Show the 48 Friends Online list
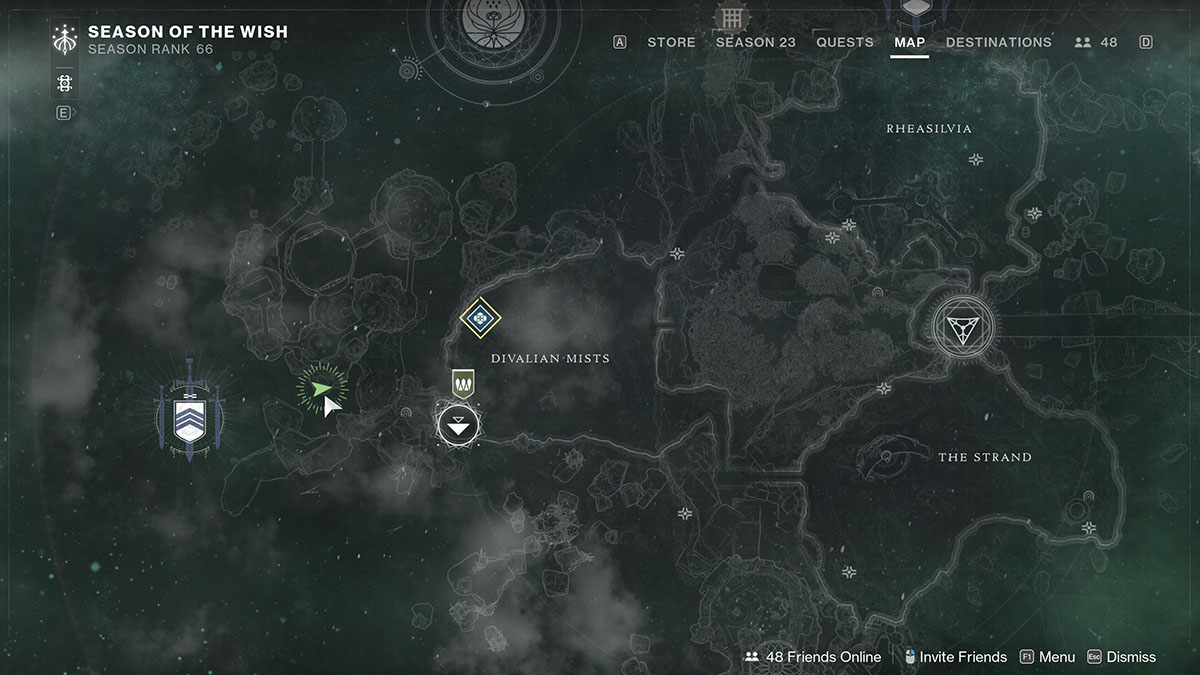 pos(813,657)
